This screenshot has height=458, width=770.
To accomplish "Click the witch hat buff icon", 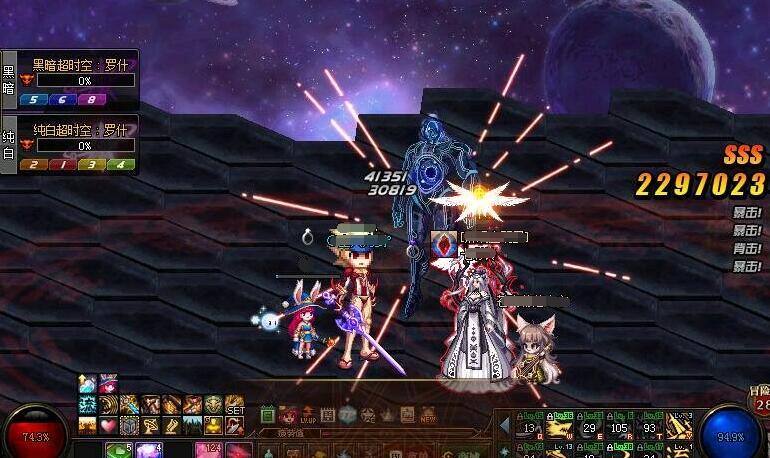I will point(107,384).
